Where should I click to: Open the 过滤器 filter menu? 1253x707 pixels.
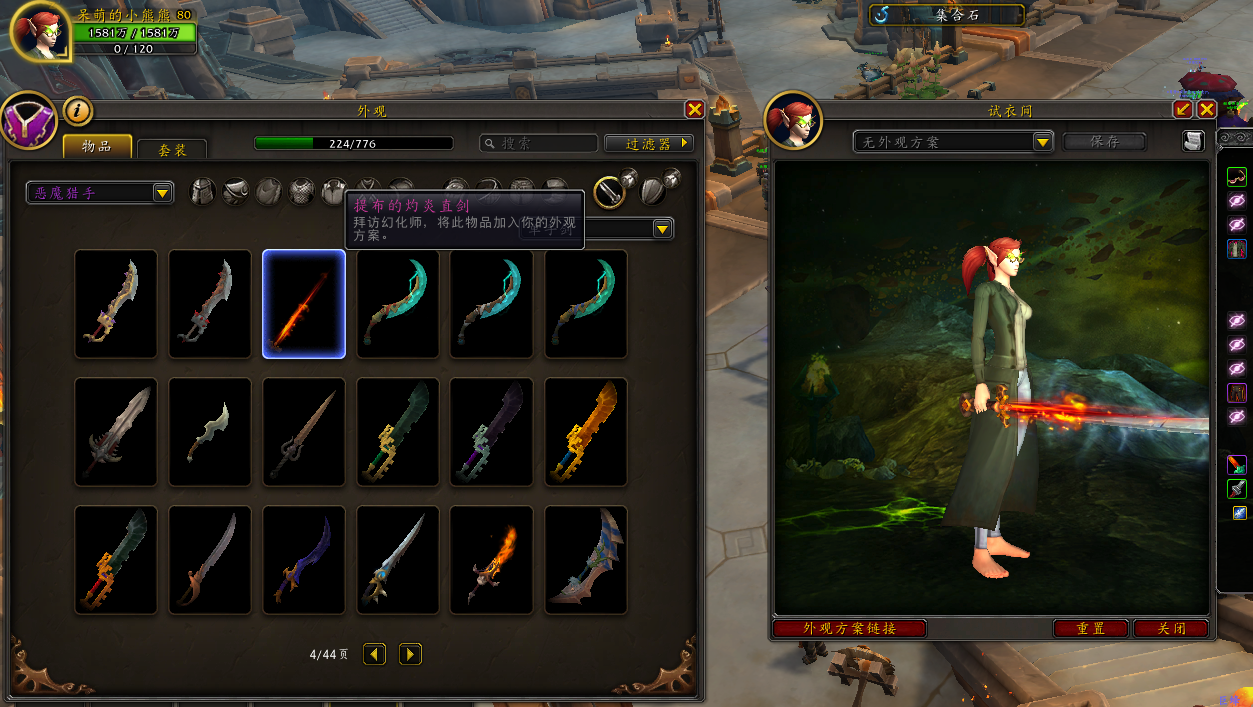(x=649, y=144)
